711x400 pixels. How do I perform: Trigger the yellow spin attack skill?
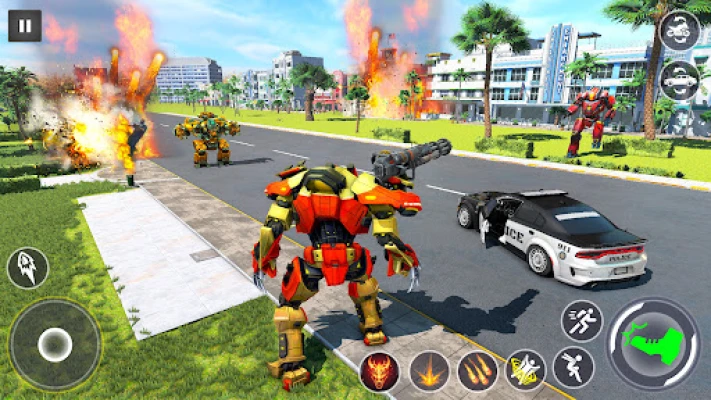click(525, 370)
